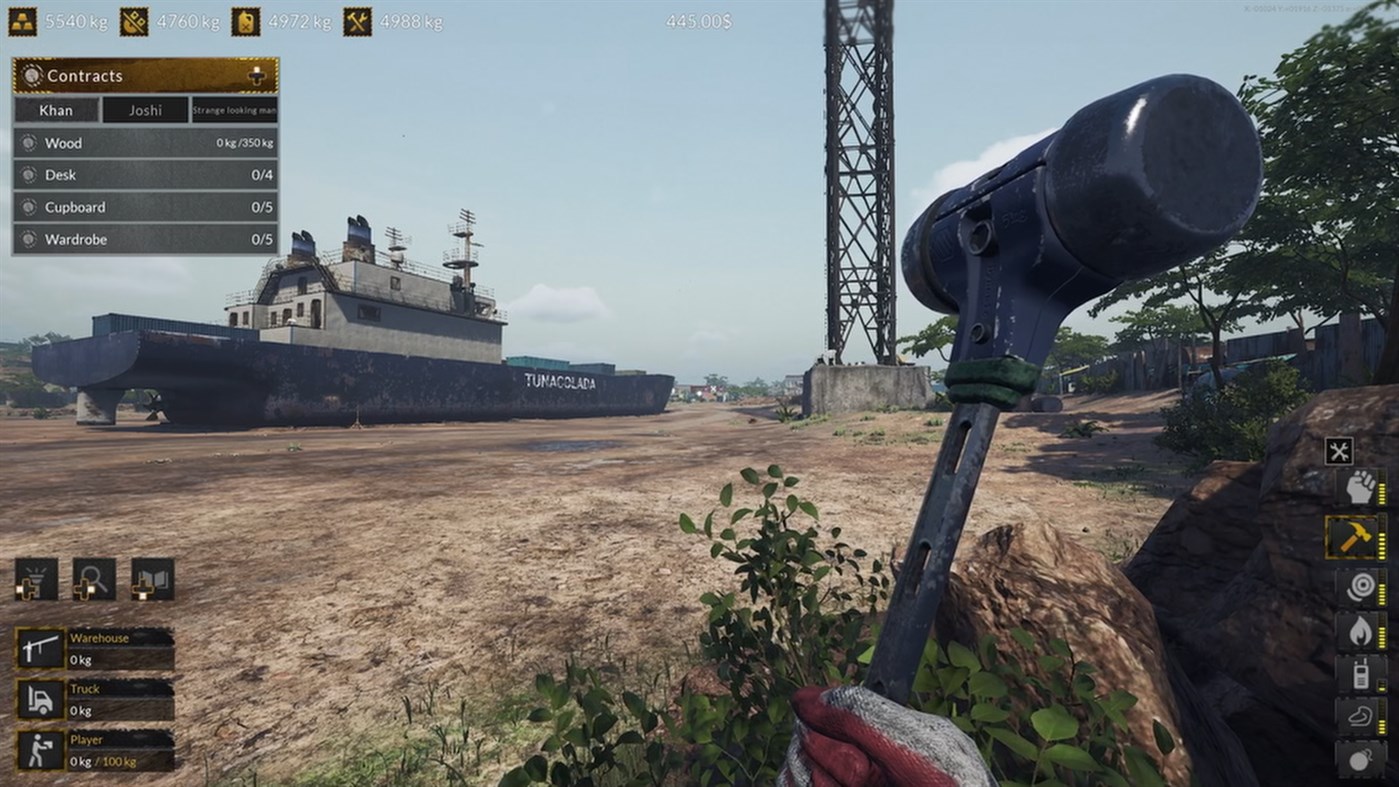This screenshot has height=787, width=1399.
Task: Open the Warehouse storage entry
Action: [x=95, y=646]
